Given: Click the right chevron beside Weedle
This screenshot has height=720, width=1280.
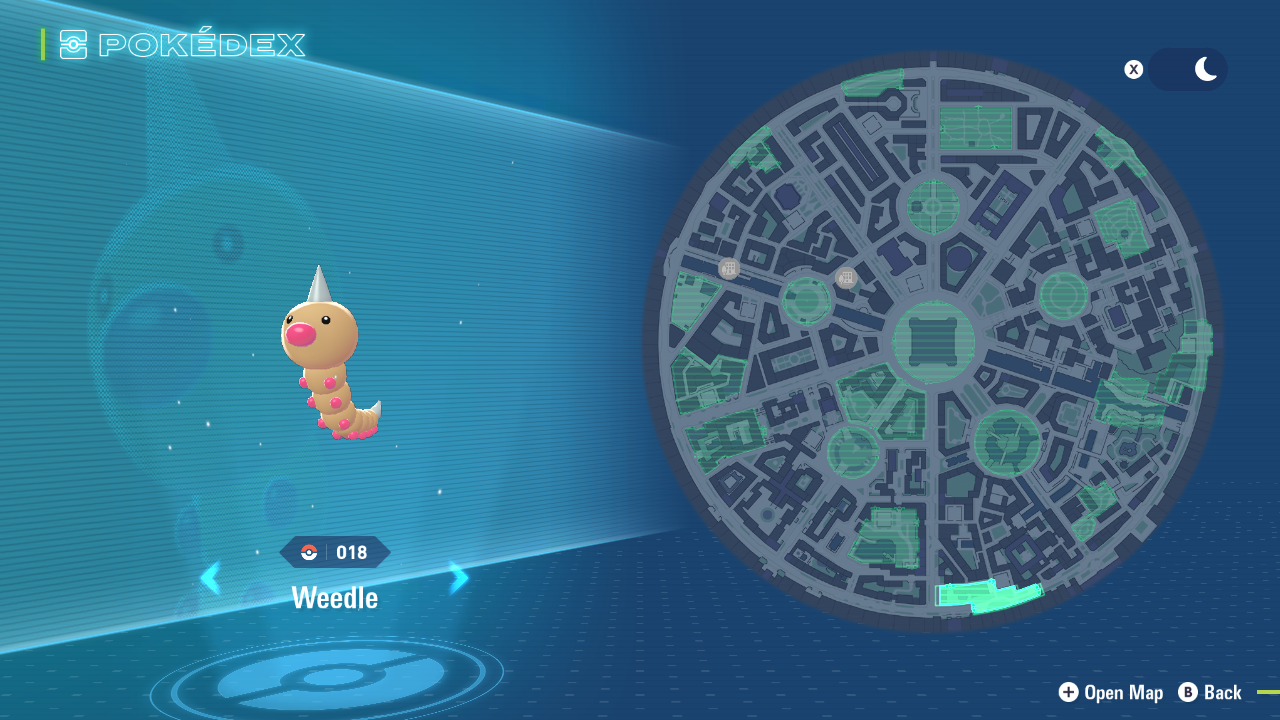Looking at the screenshot, I should tap(459, 577).
